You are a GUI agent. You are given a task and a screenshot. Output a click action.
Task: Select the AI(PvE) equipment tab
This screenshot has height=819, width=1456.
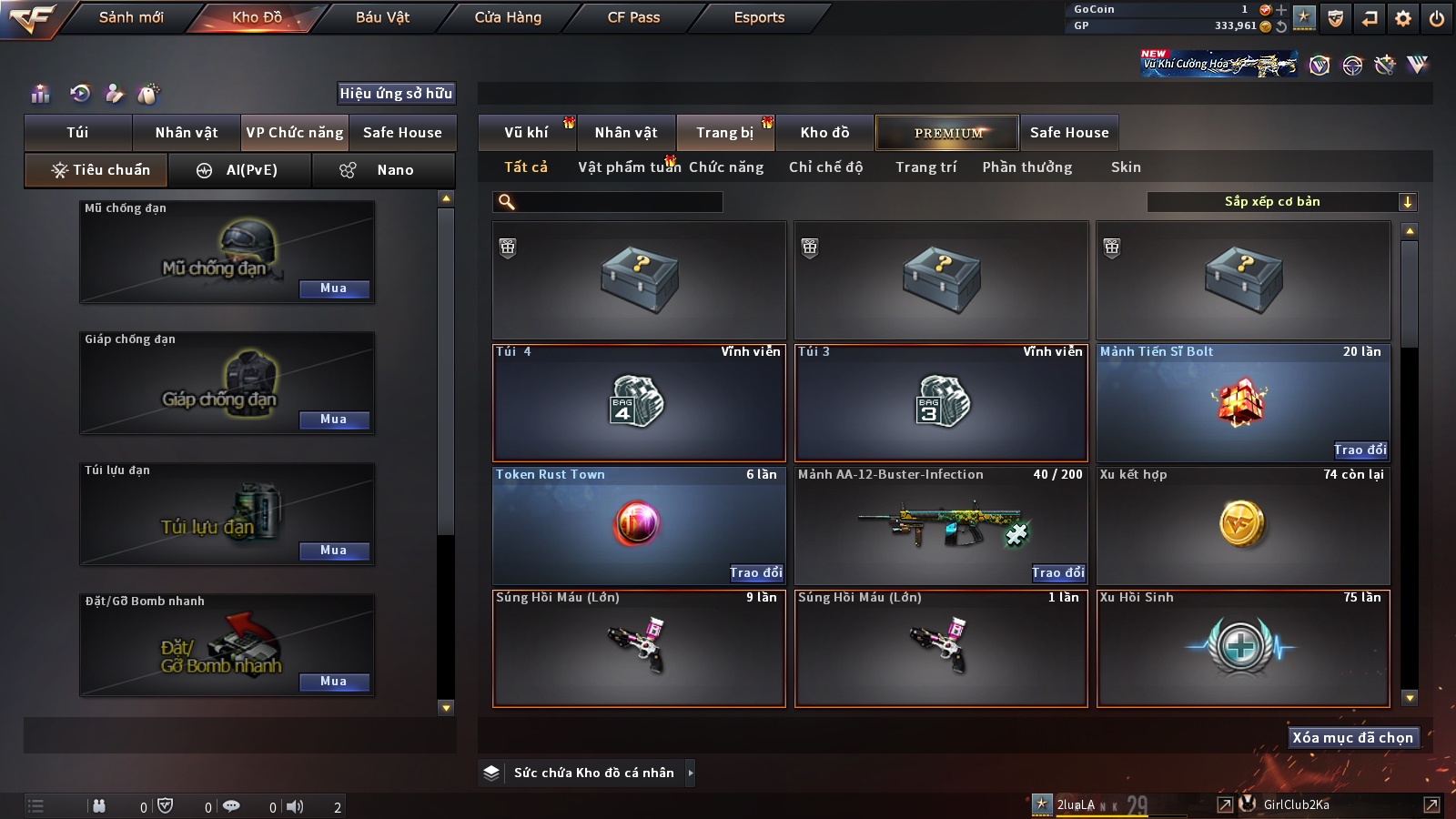[x=240, y=170]
